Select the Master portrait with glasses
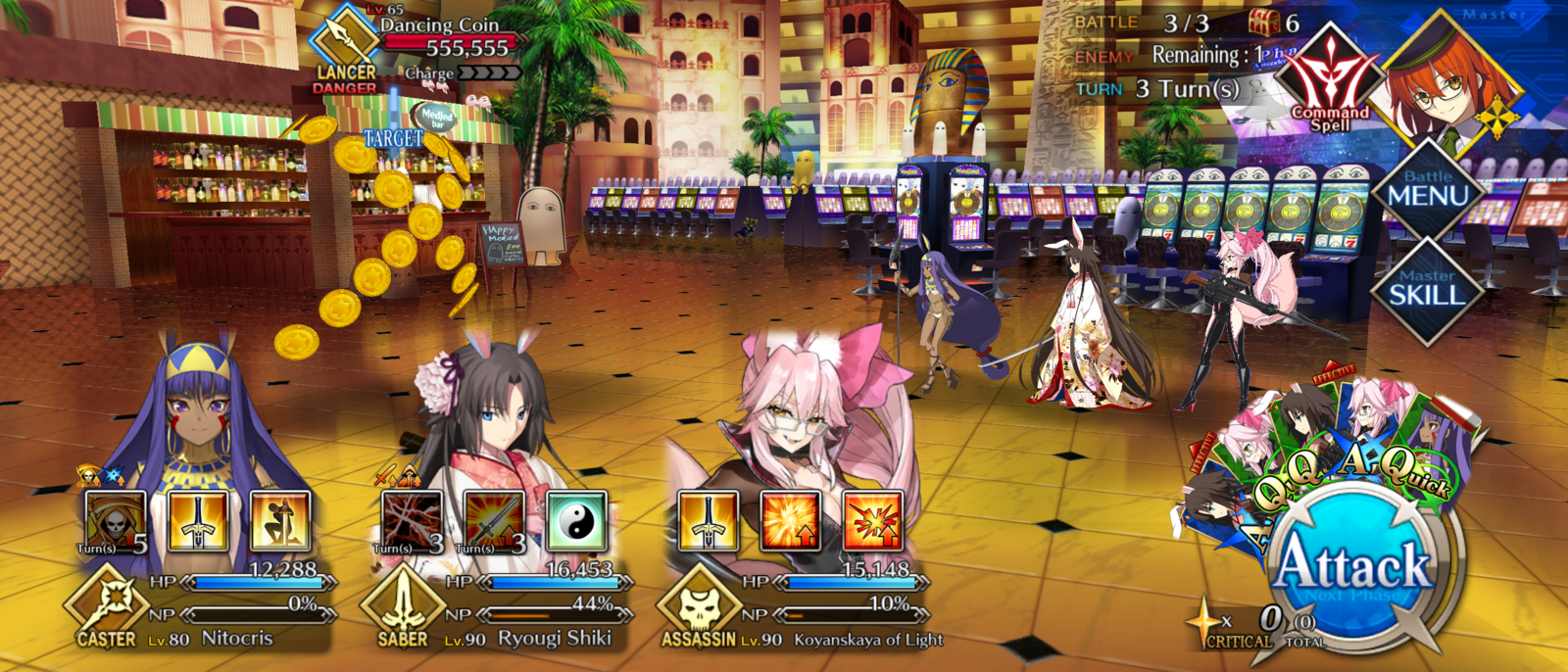Image resolution: width=1568 pixels, height=672 pixels. 1452,86
